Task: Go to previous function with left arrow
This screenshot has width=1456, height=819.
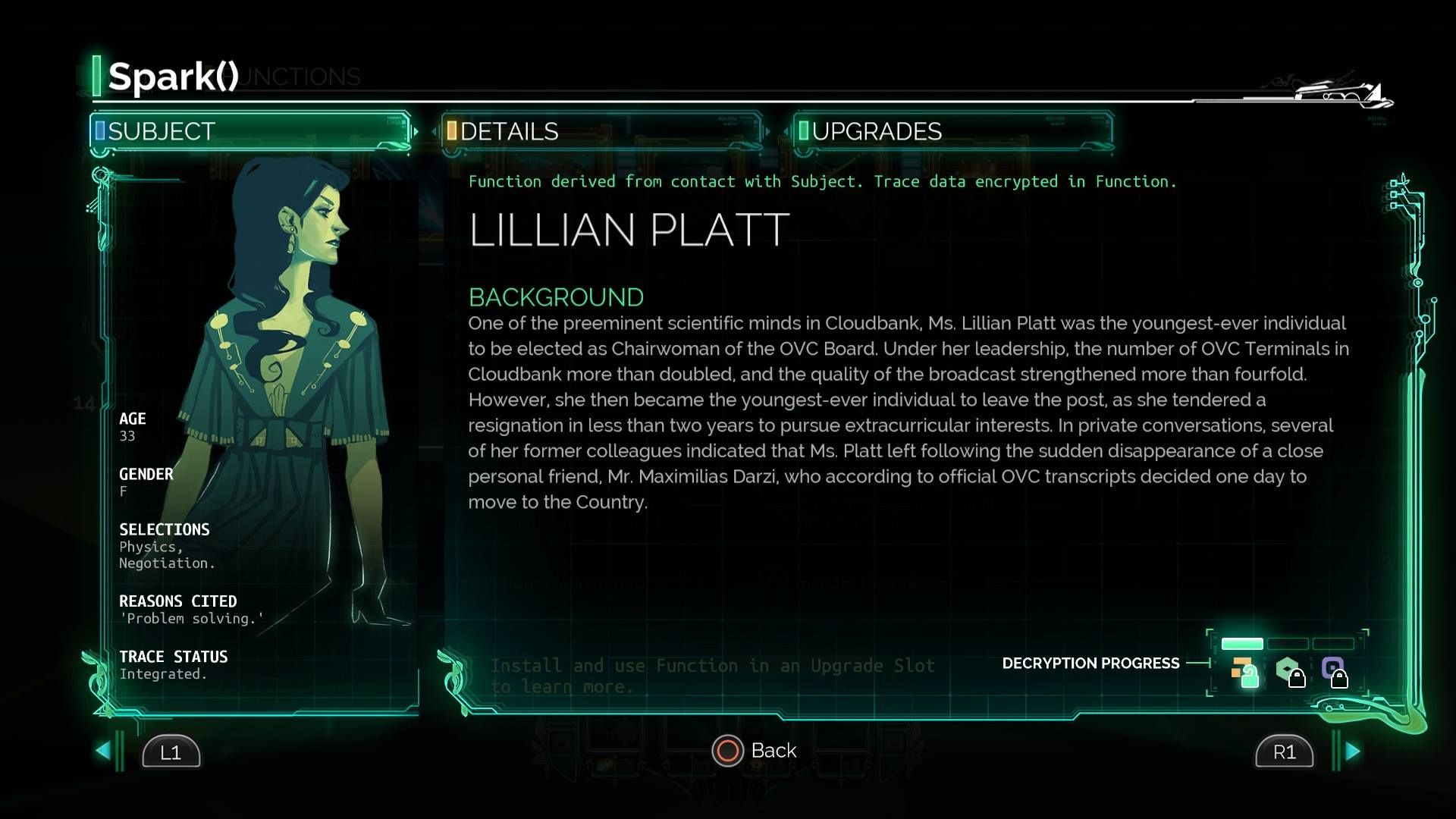Action: (104, 751)
